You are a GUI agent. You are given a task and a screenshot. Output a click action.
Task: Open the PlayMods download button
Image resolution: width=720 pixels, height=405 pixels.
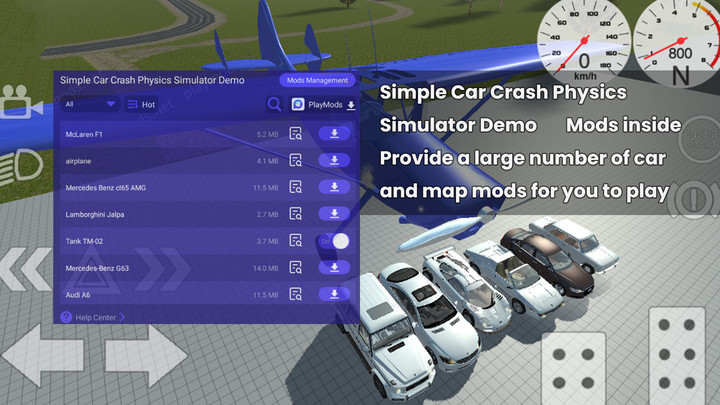(323, 104)
